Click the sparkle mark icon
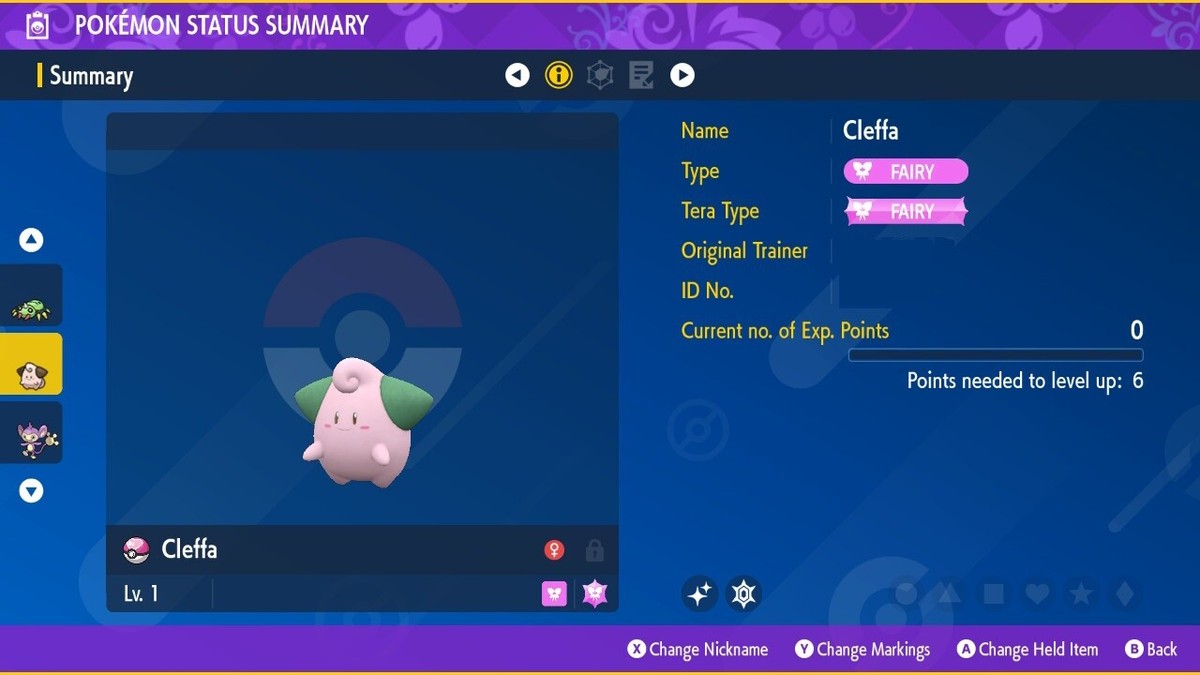The image size is (1200, 675). point(699,594)
